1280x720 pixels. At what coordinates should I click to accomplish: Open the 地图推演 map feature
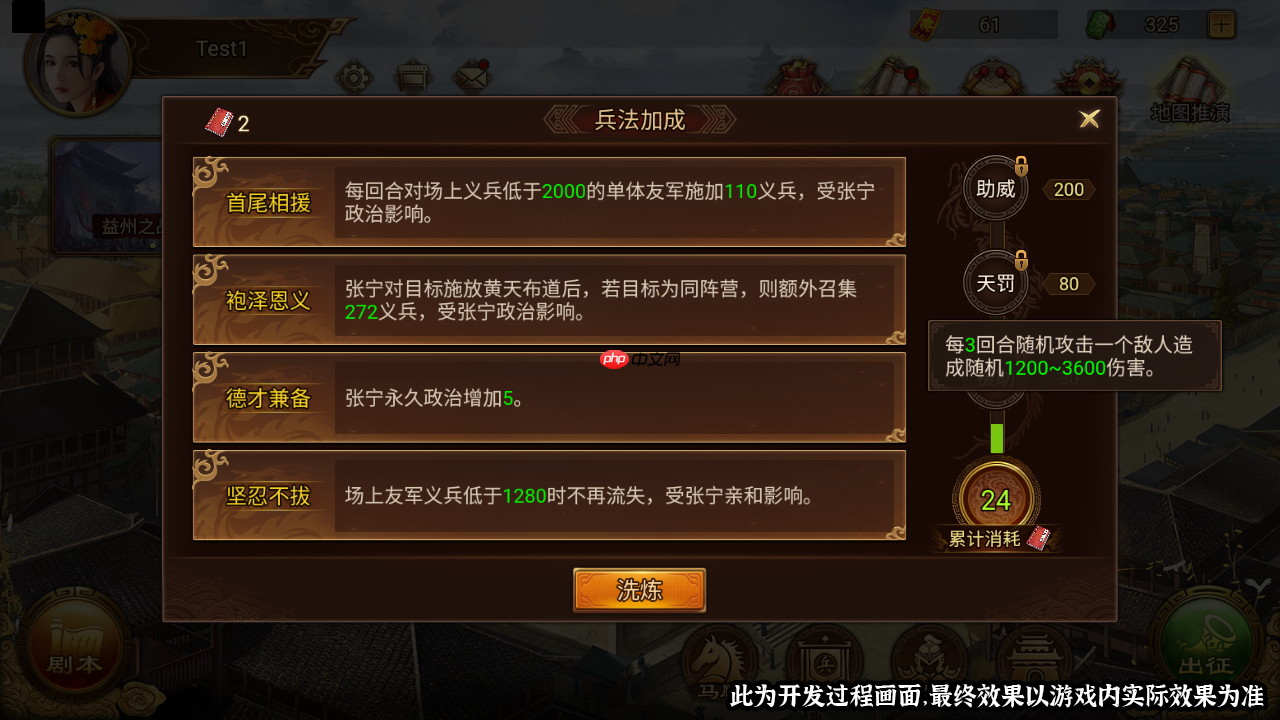1188,90
